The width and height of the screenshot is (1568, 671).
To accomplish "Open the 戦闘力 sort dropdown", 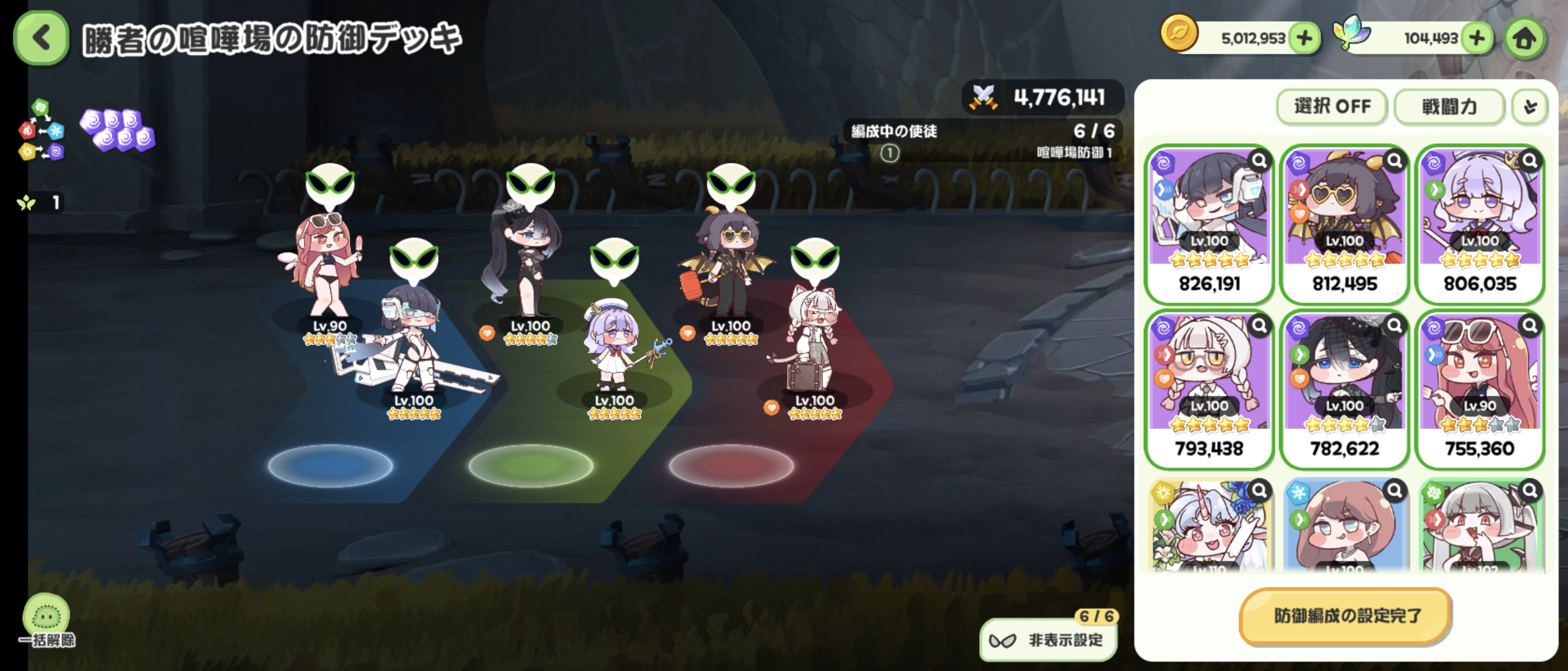I will 1449,107.
